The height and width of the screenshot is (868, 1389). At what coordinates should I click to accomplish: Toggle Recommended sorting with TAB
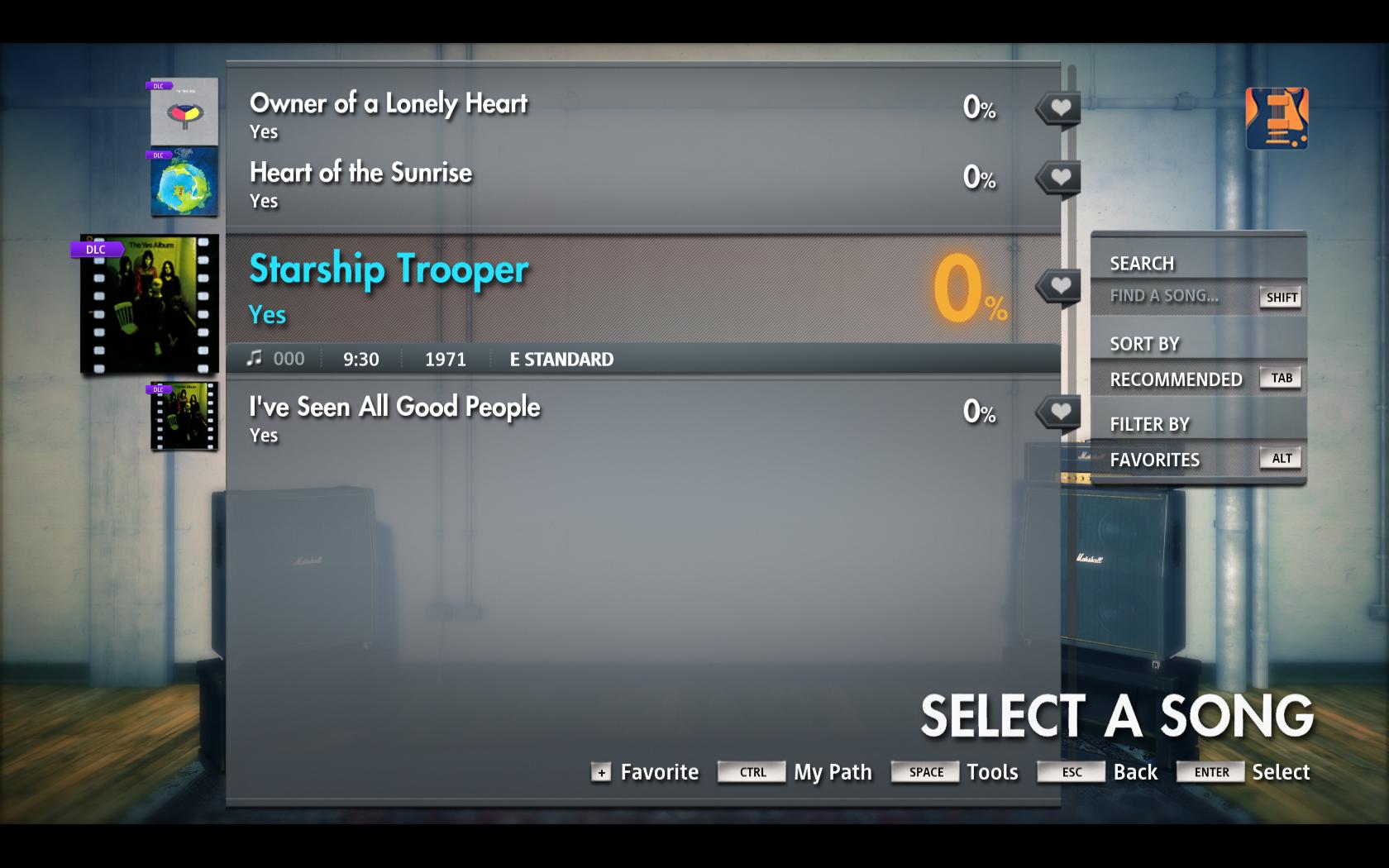1280,378
